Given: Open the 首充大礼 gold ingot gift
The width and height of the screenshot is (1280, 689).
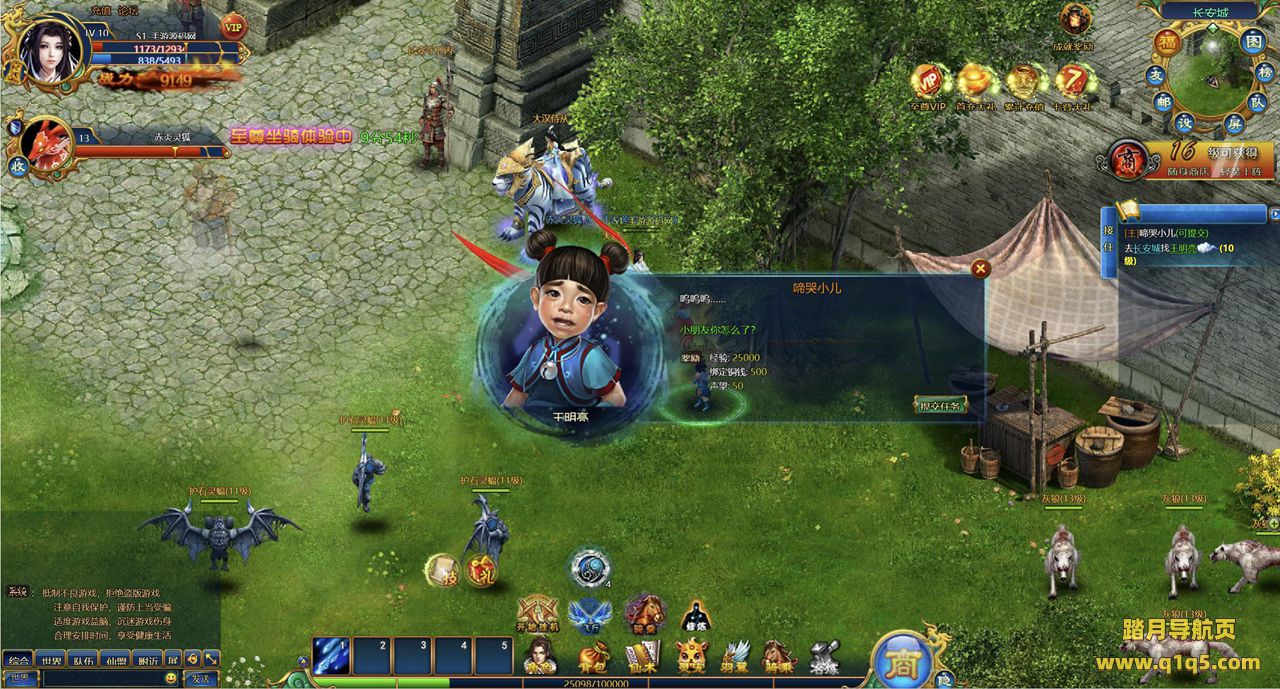Looking at the screenshot, I should point(975,85).
